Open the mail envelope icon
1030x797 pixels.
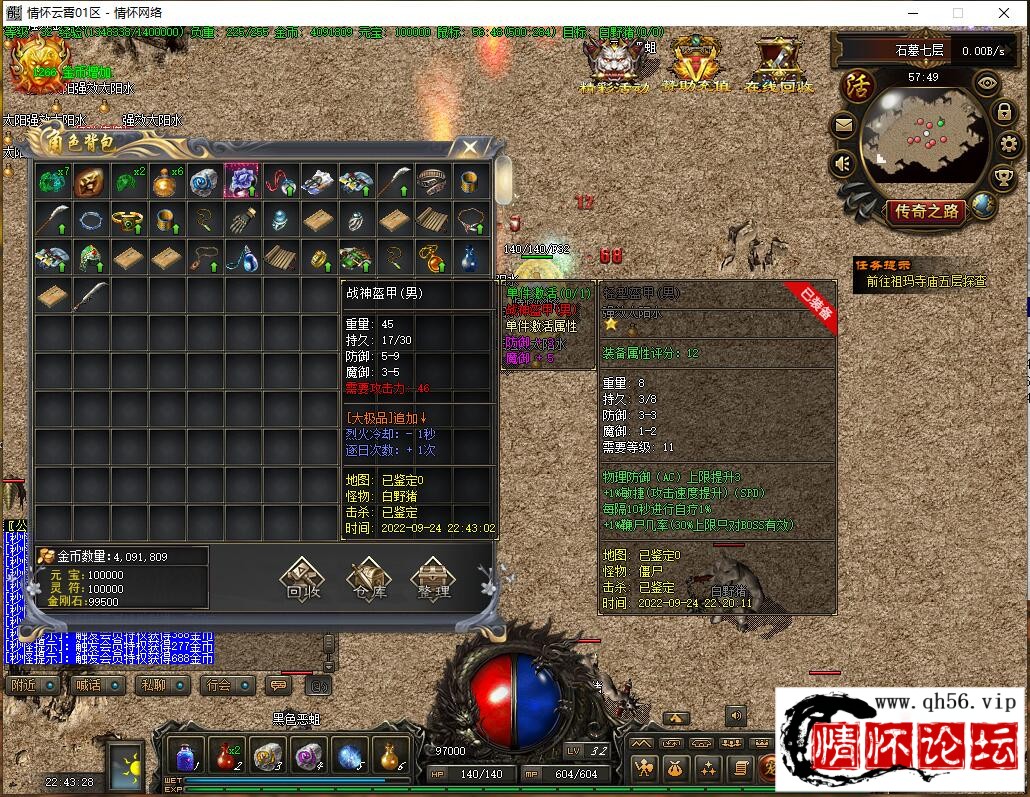(843, 126)
